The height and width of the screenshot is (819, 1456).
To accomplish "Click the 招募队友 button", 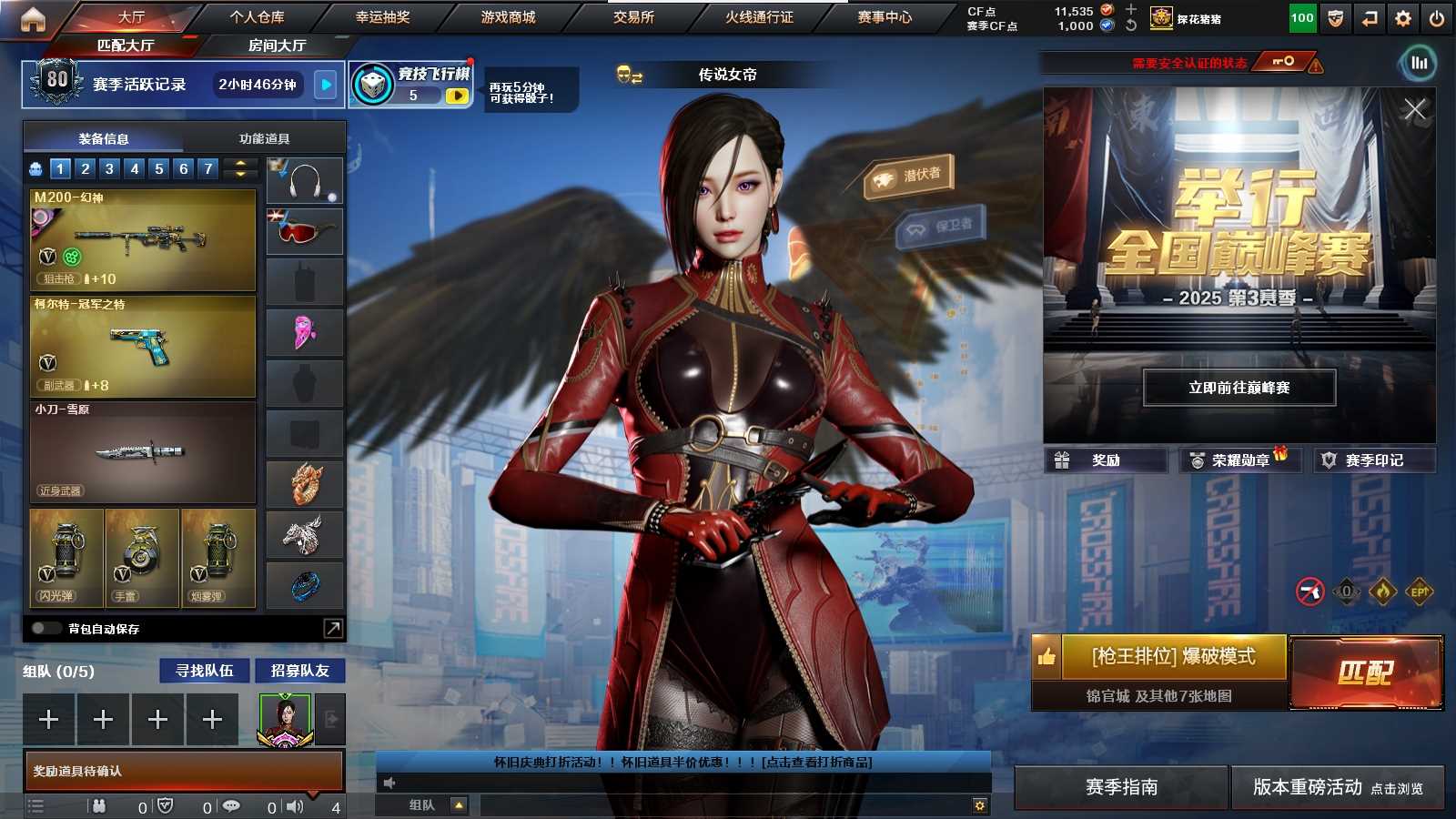I will click(299, 671).
